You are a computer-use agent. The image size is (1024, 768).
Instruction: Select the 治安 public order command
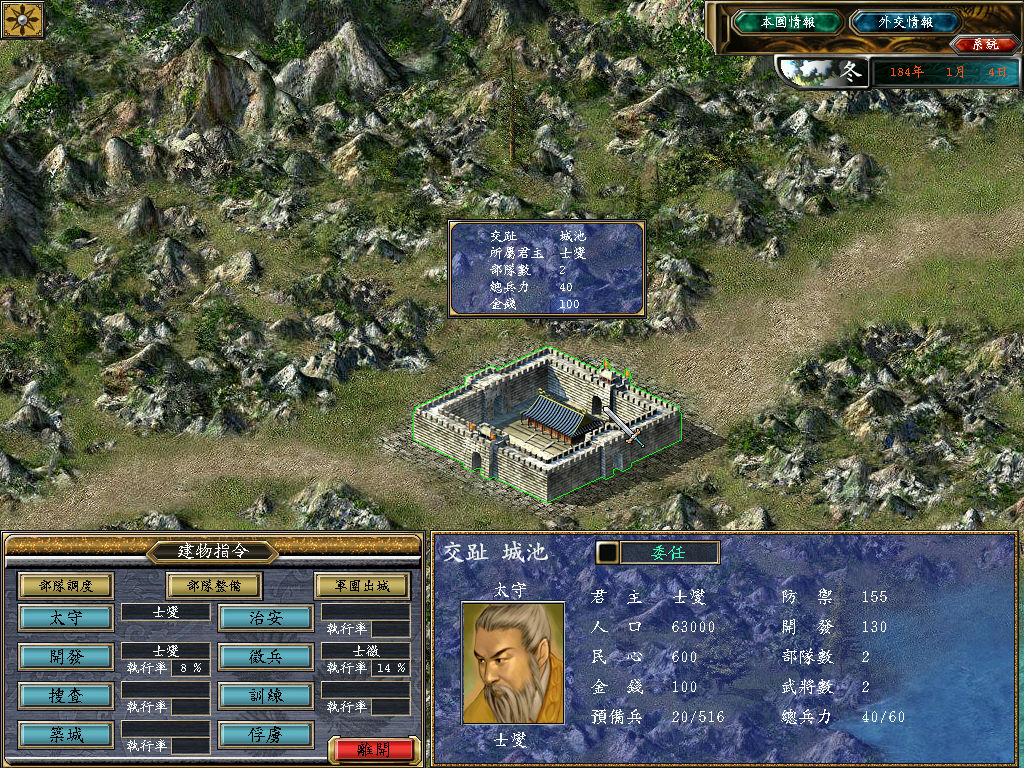coord(266,617)
